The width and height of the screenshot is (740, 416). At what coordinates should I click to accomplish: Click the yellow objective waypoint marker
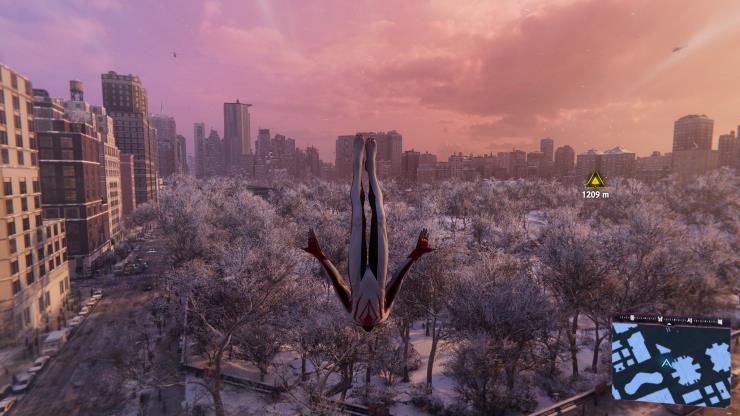click(595, 180)
